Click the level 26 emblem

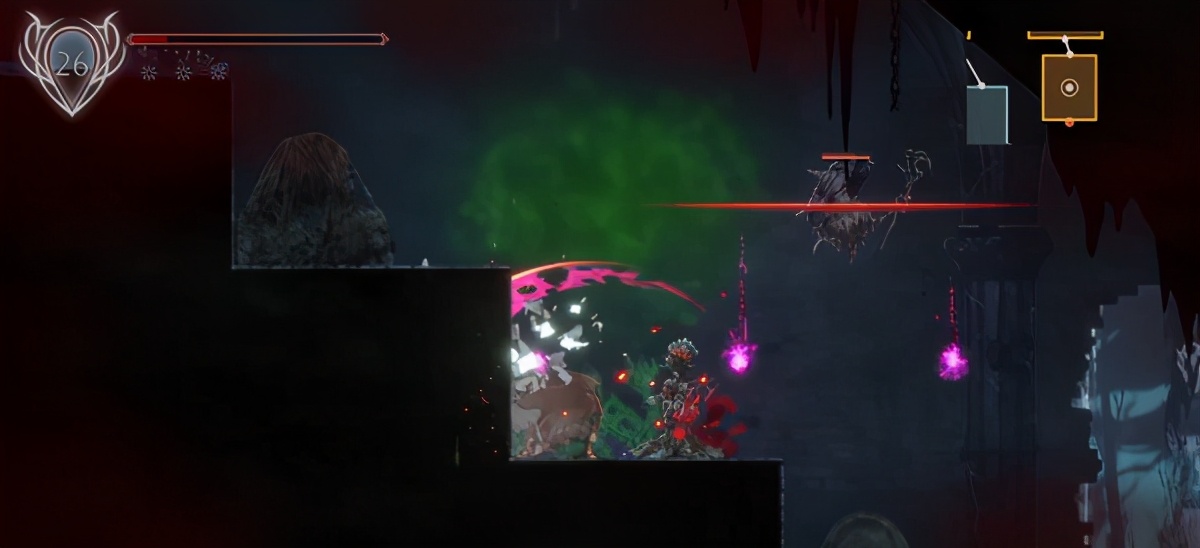(71, 64)
